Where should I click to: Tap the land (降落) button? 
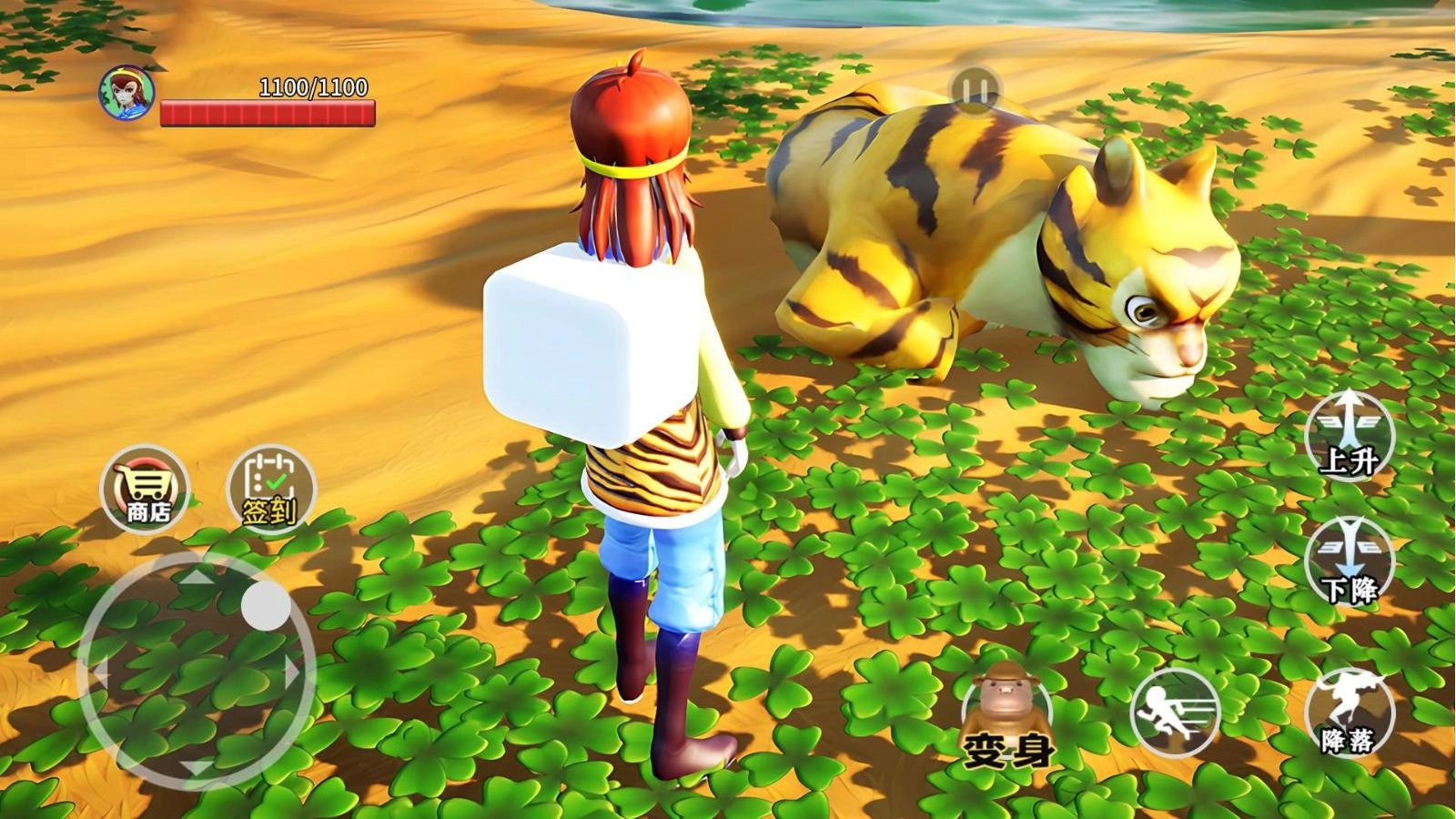coord(1349,711)
